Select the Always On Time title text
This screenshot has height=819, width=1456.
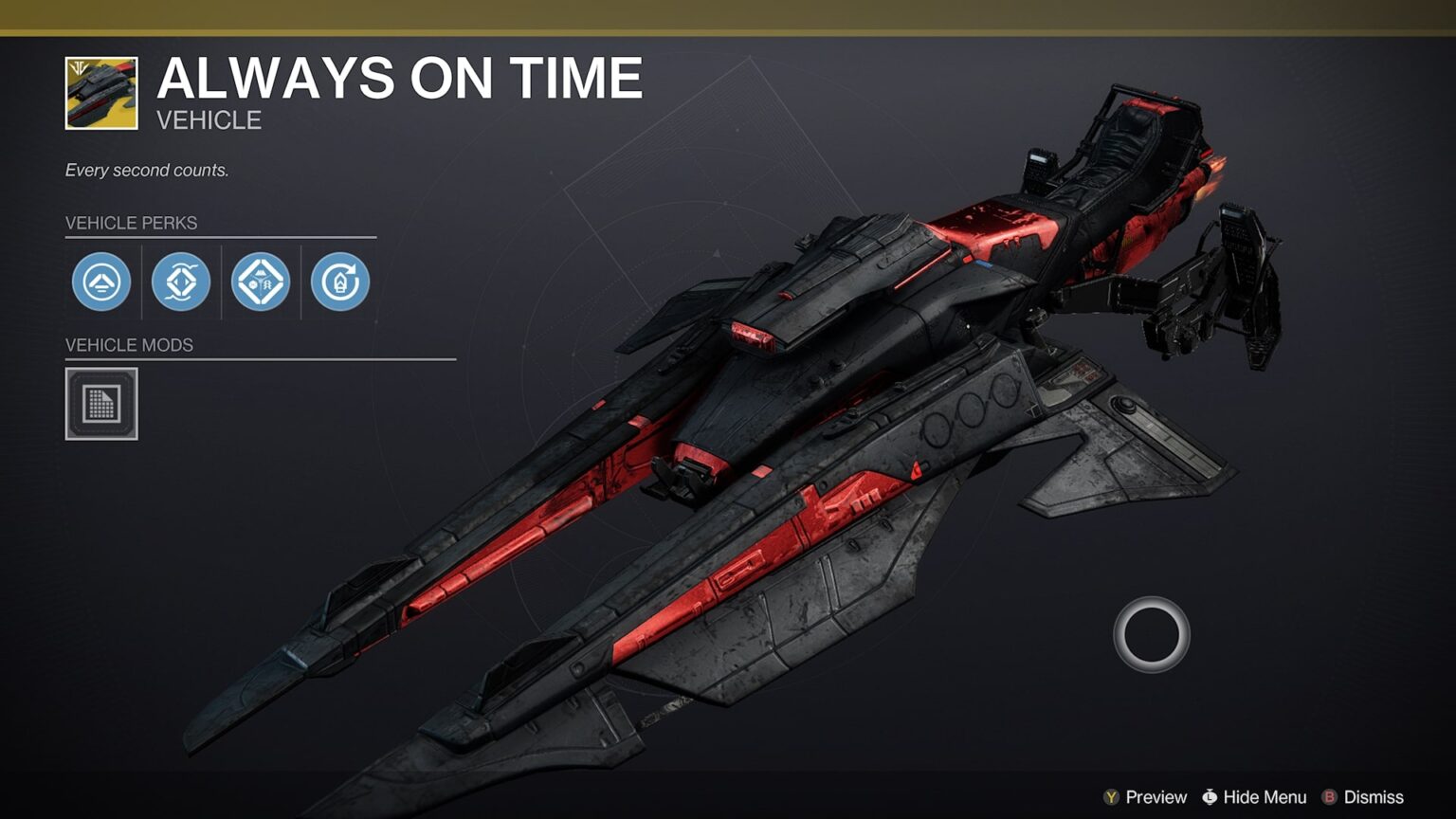(x=401, y=79)
